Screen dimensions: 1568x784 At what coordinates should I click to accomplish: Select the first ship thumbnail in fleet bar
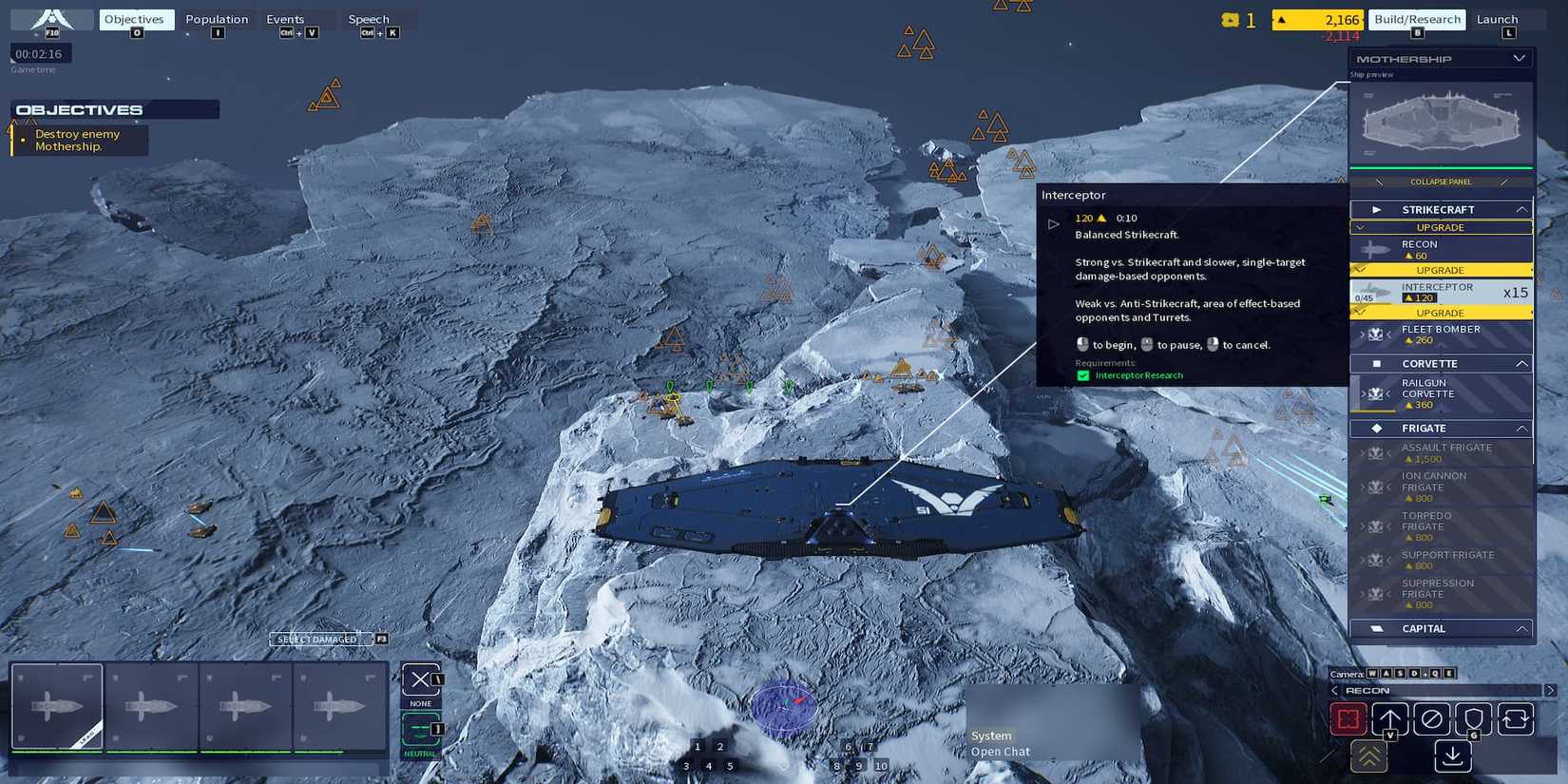[x=57, y=705]
